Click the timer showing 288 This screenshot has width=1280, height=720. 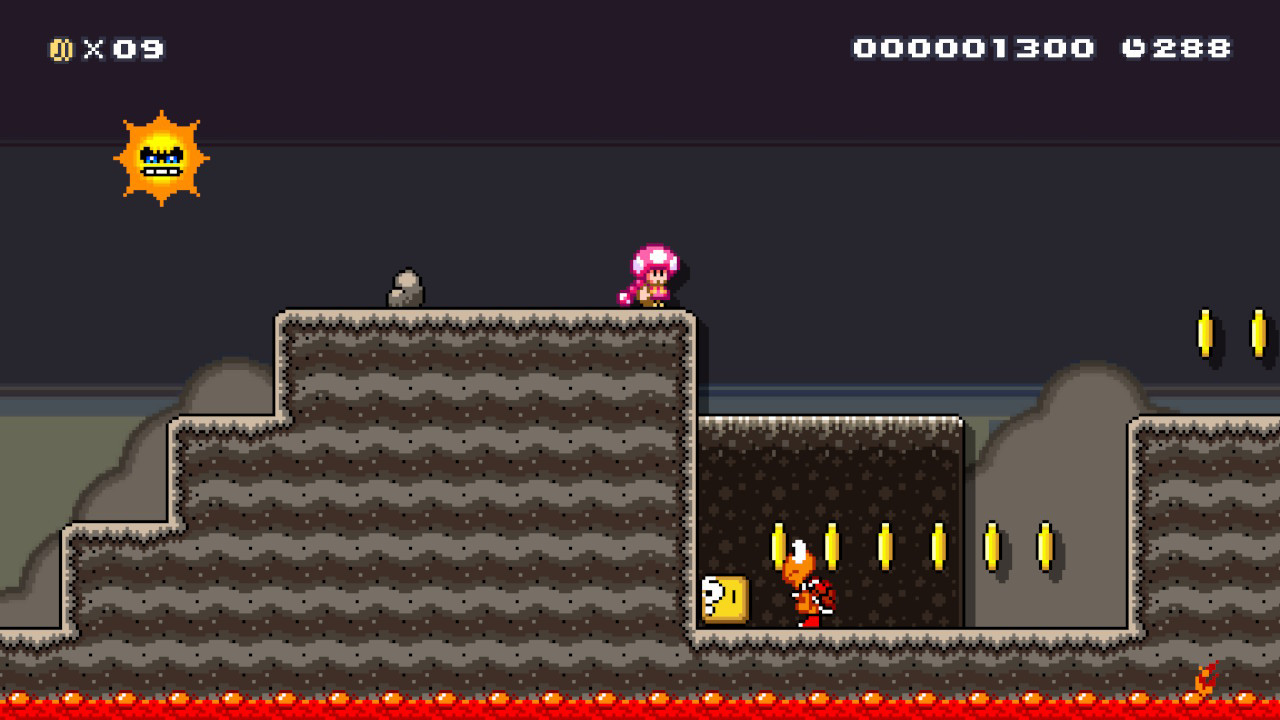point(1190,46)
